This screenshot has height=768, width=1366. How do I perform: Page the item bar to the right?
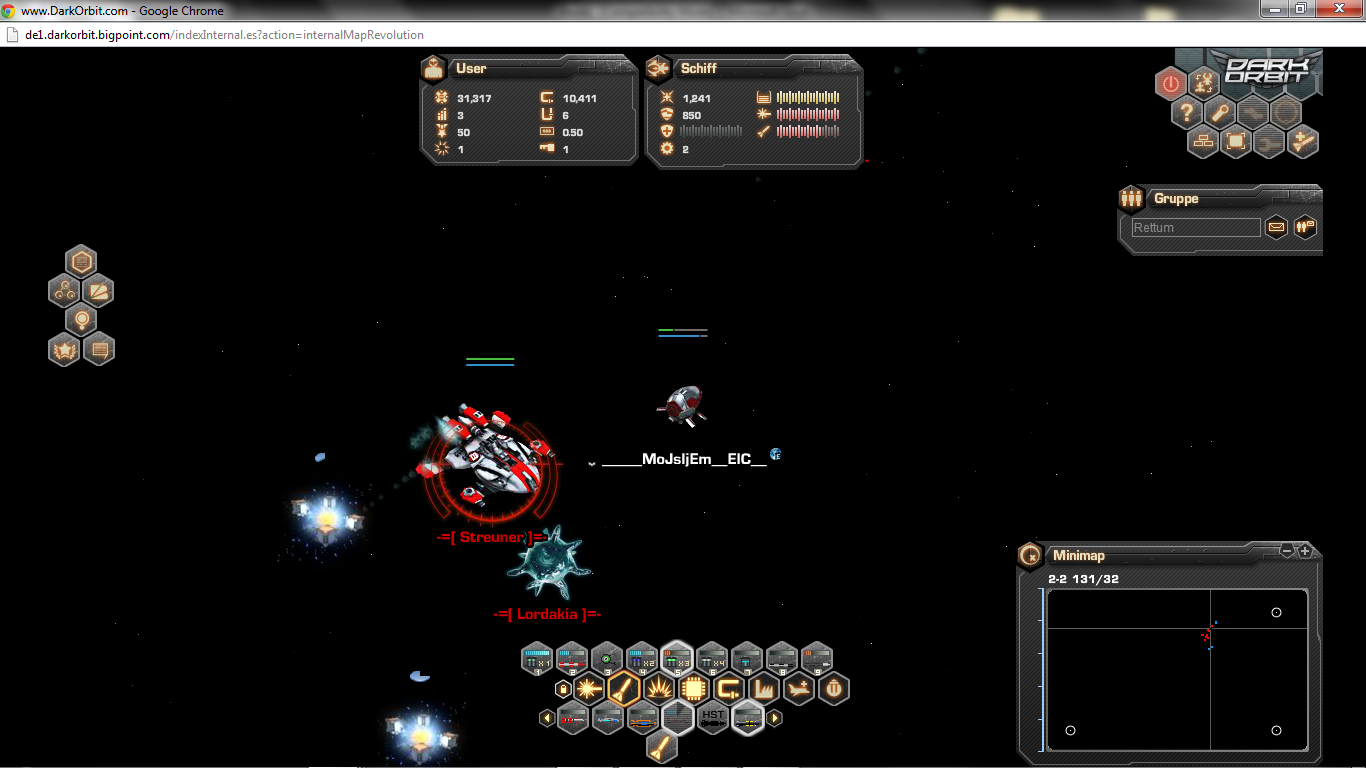tap(774, 718)
